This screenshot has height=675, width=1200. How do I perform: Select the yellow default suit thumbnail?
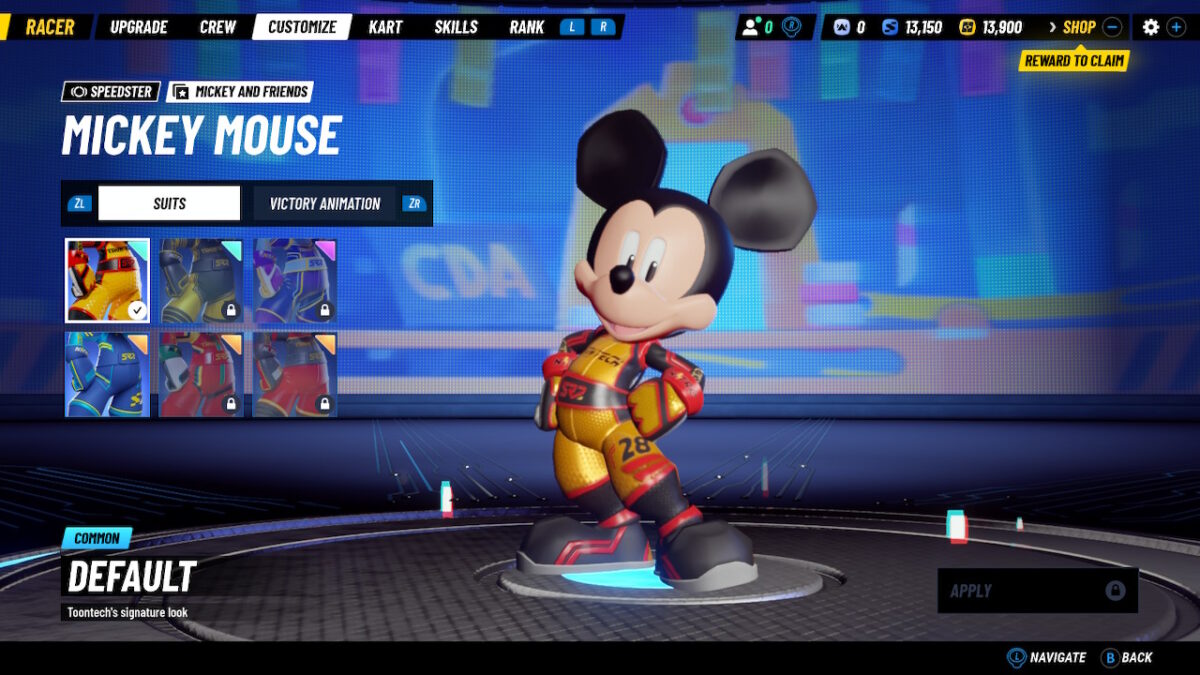click(x=108, y=280)
